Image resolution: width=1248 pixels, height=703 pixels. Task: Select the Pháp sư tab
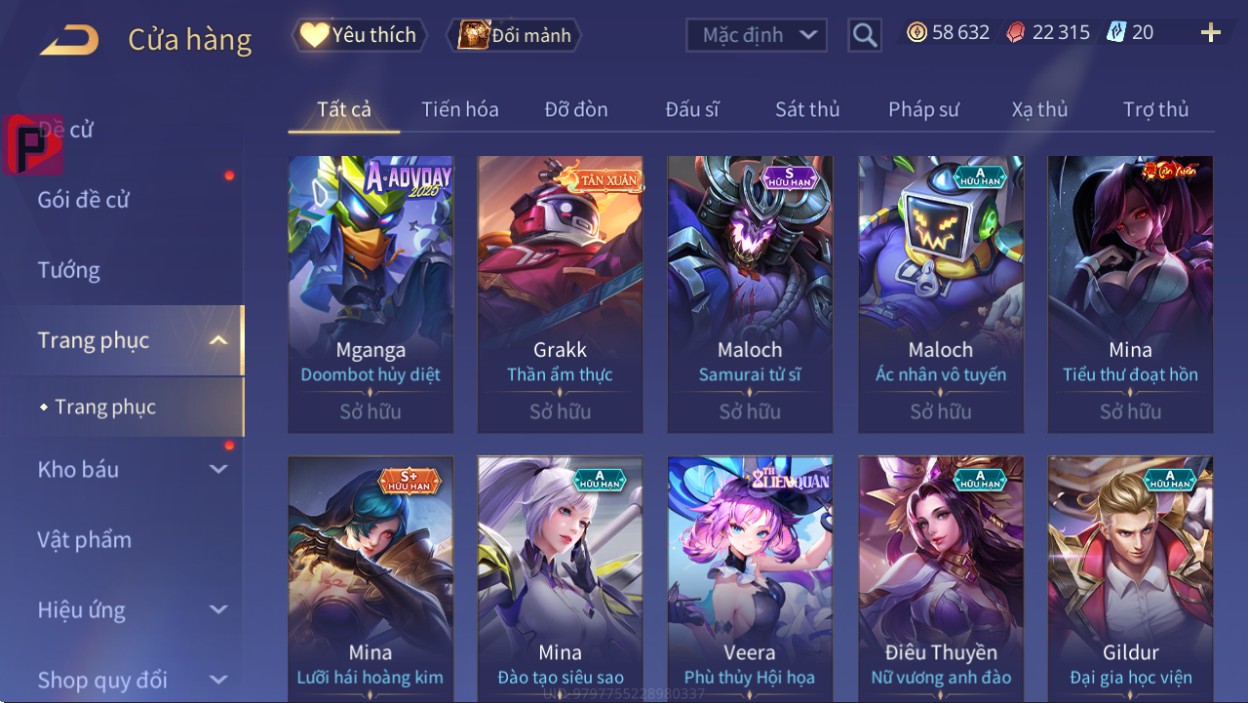pyautogui.click(x=923, y=109)
